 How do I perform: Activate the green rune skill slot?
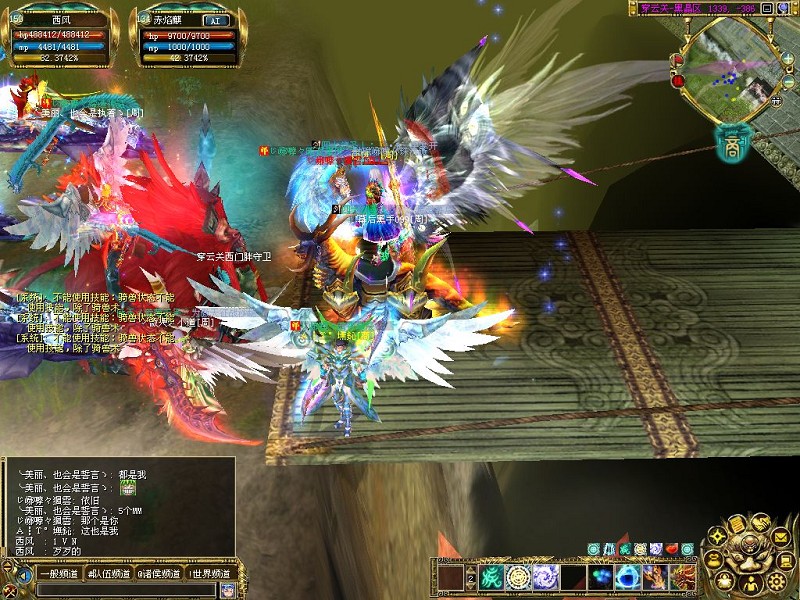492,577
